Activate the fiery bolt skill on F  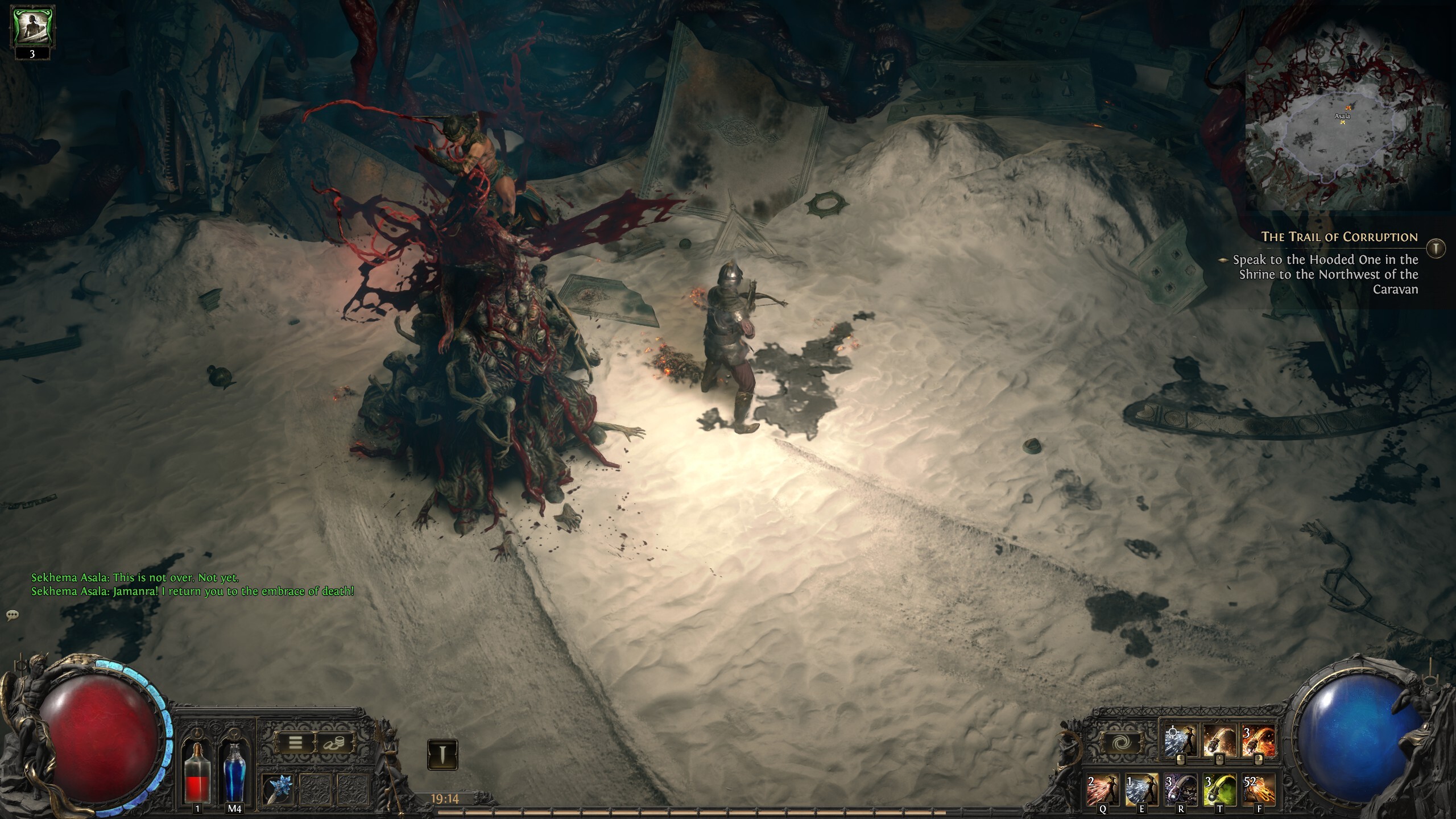[x=1258, y=789]
